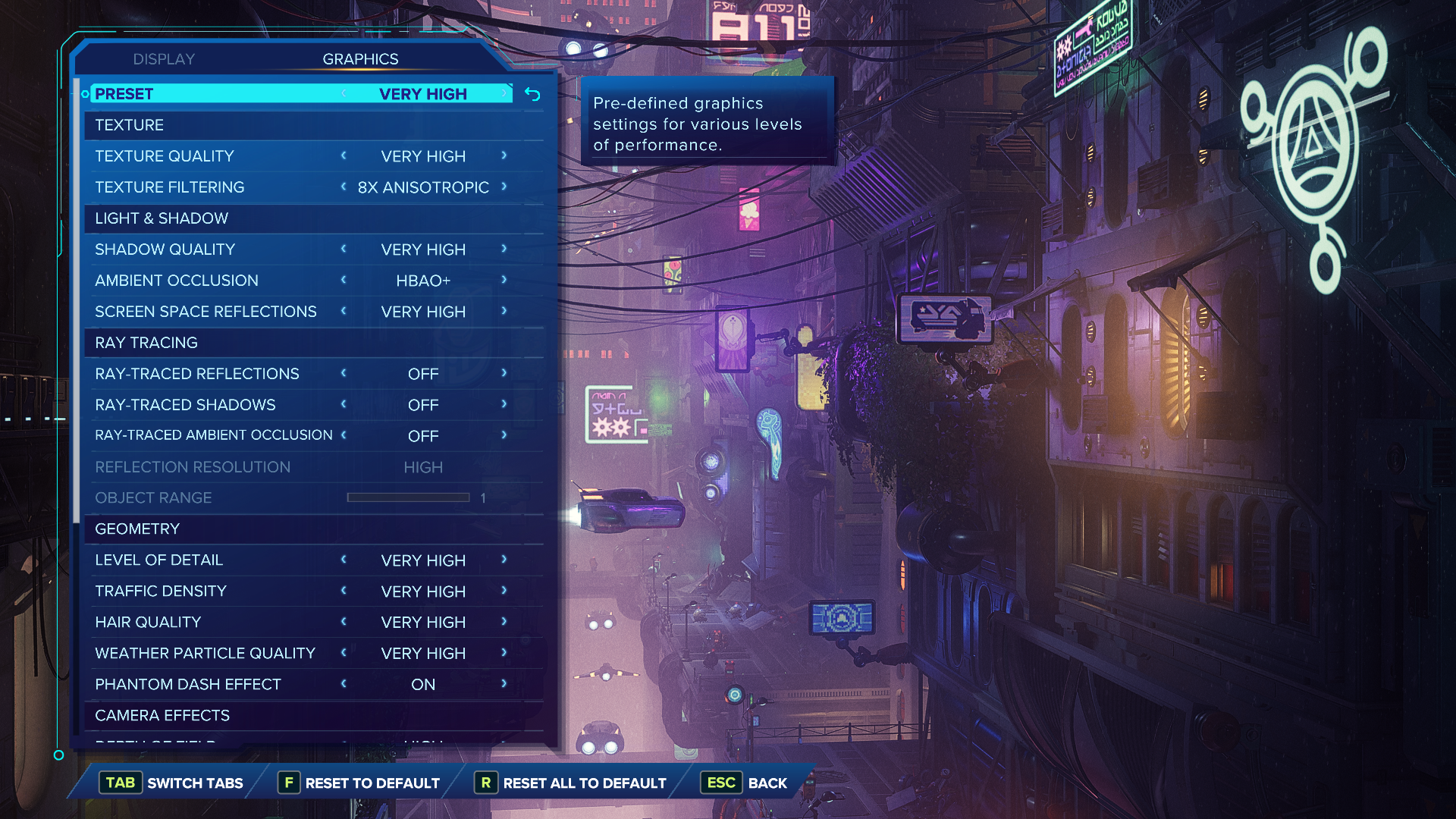This screenshot has width=1456, height=819.
Task: Click Reset All To Default
Action: tap(570, 783)
